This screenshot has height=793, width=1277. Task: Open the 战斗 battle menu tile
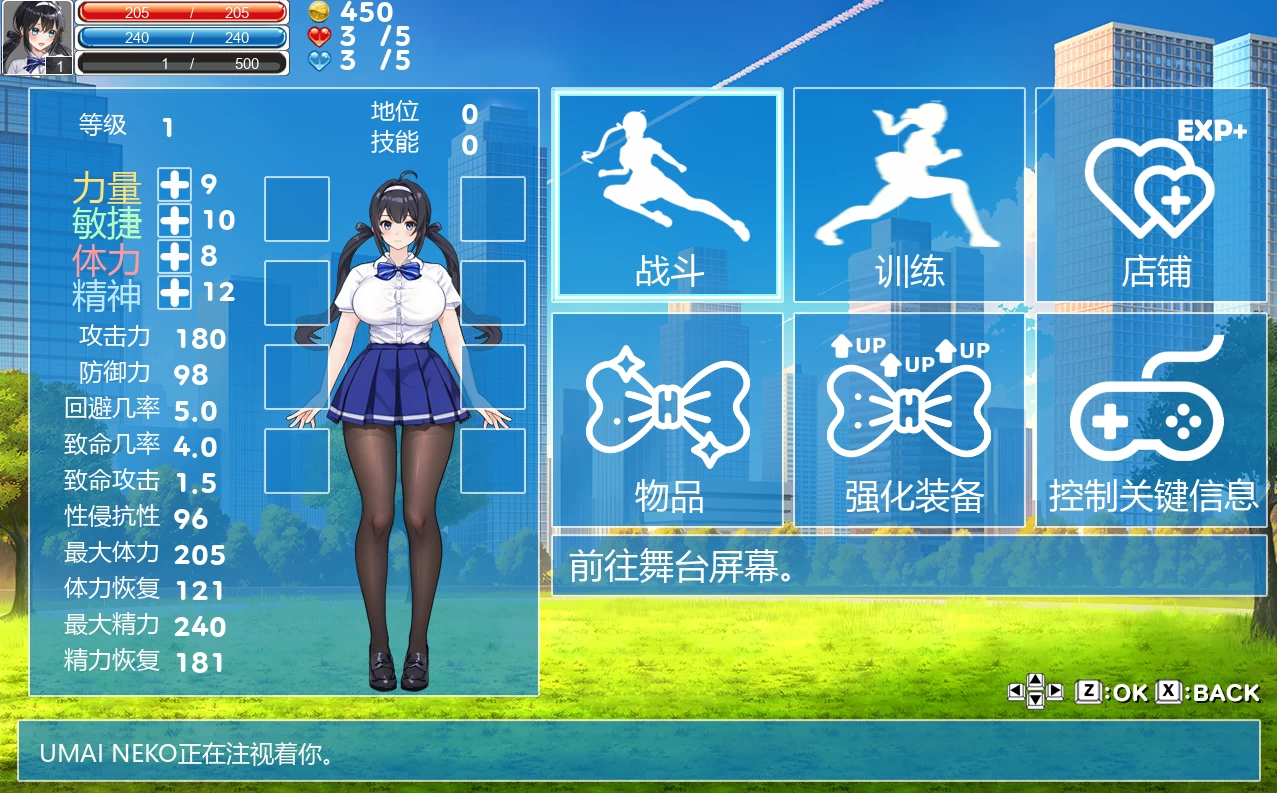coord(668,195)
